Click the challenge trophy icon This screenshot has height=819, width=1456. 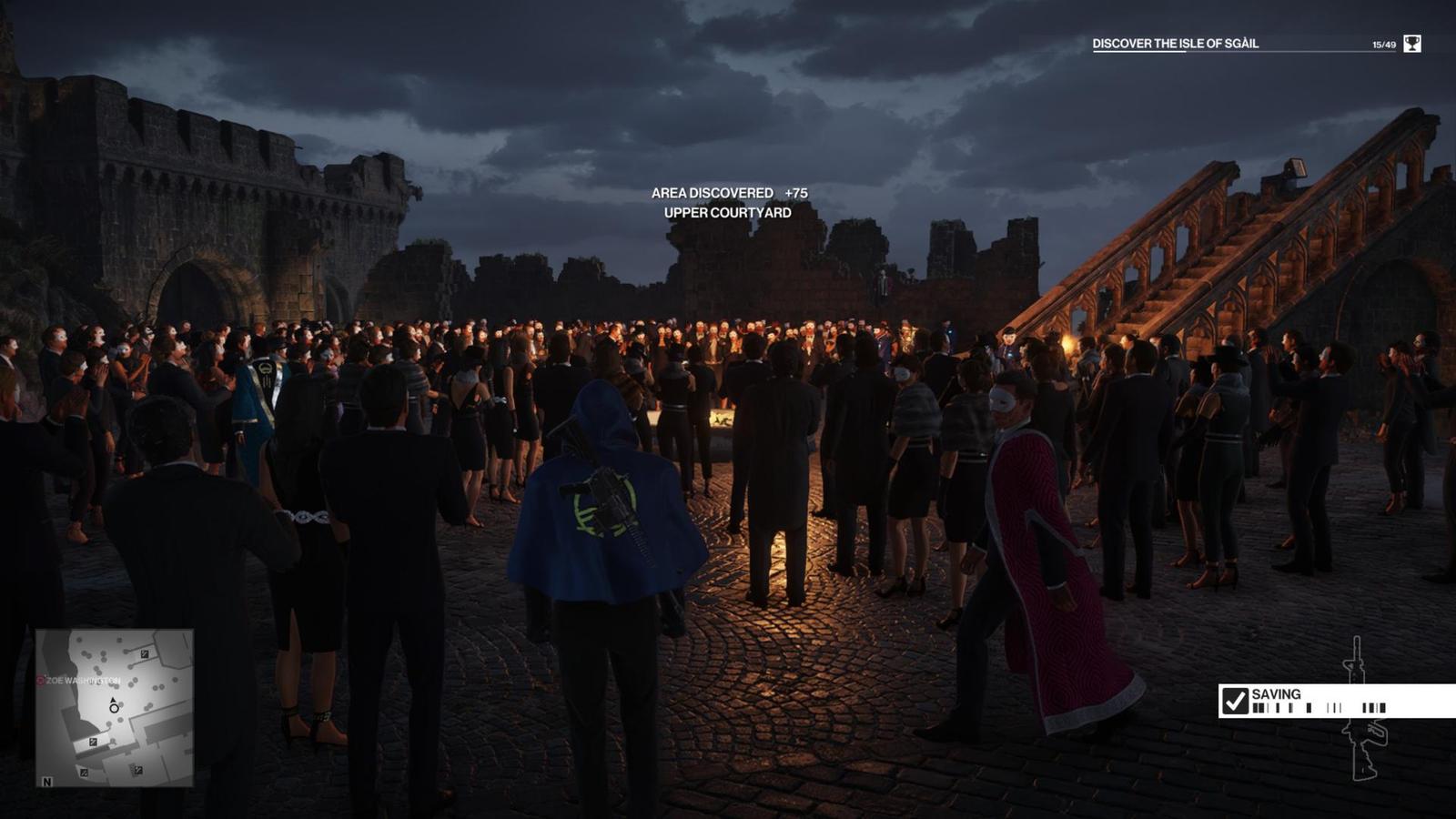(1411, 44)
